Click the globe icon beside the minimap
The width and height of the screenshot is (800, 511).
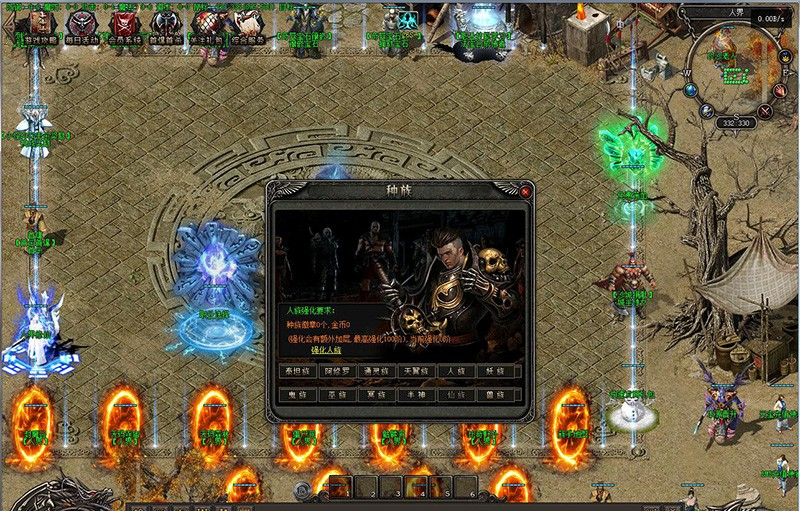click(x=691, y=89)
